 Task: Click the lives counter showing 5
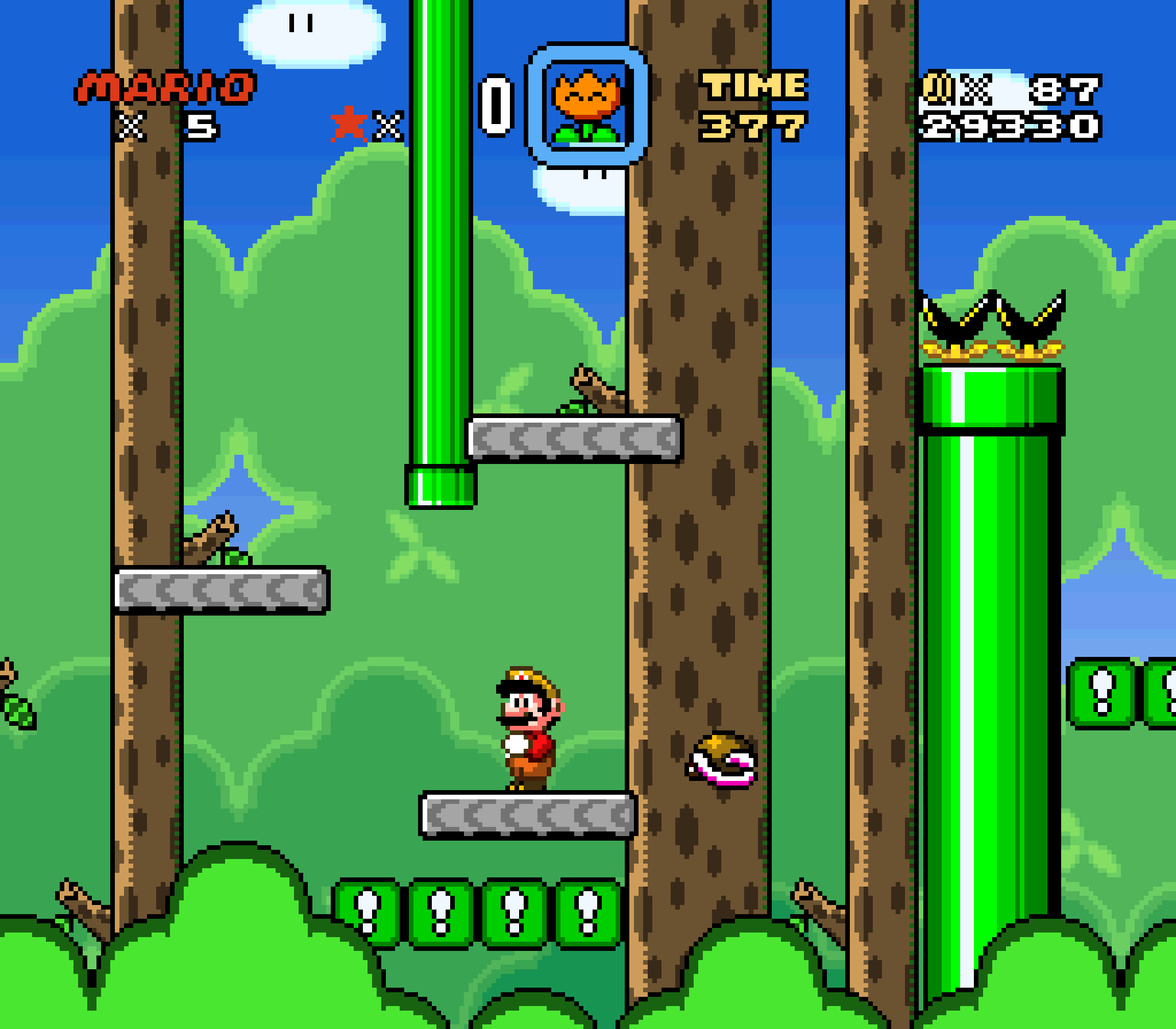click(x=202, y=124)
